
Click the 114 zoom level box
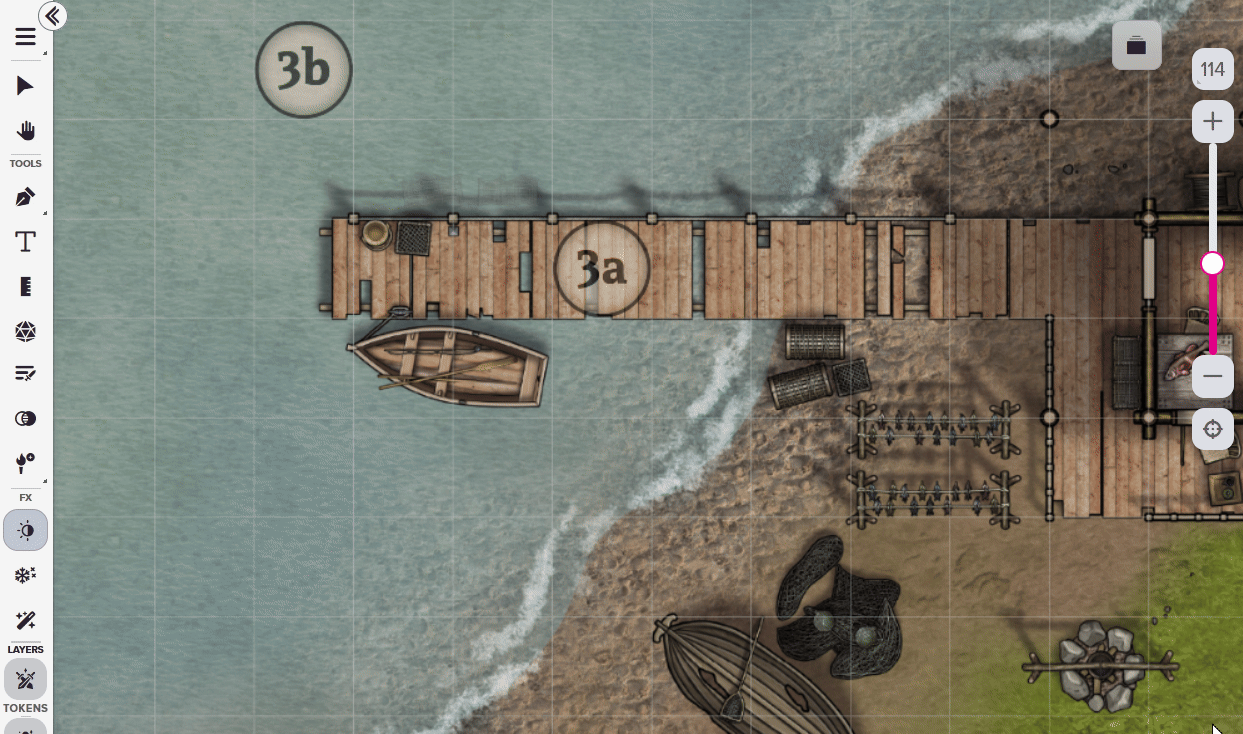(x=1212, y=70)
